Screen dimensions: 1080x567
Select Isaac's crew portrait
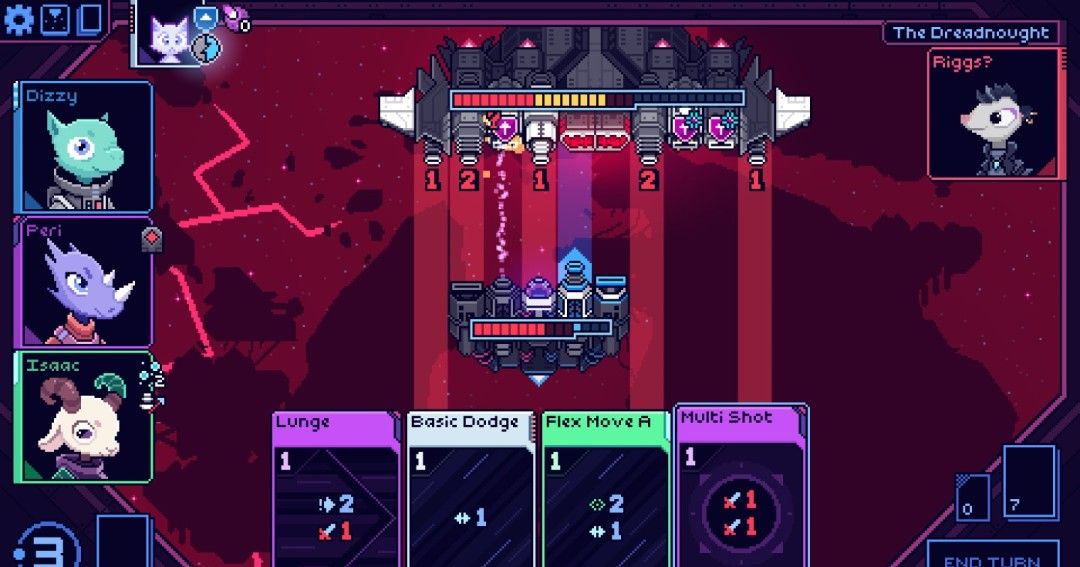[x=84, y=417]
